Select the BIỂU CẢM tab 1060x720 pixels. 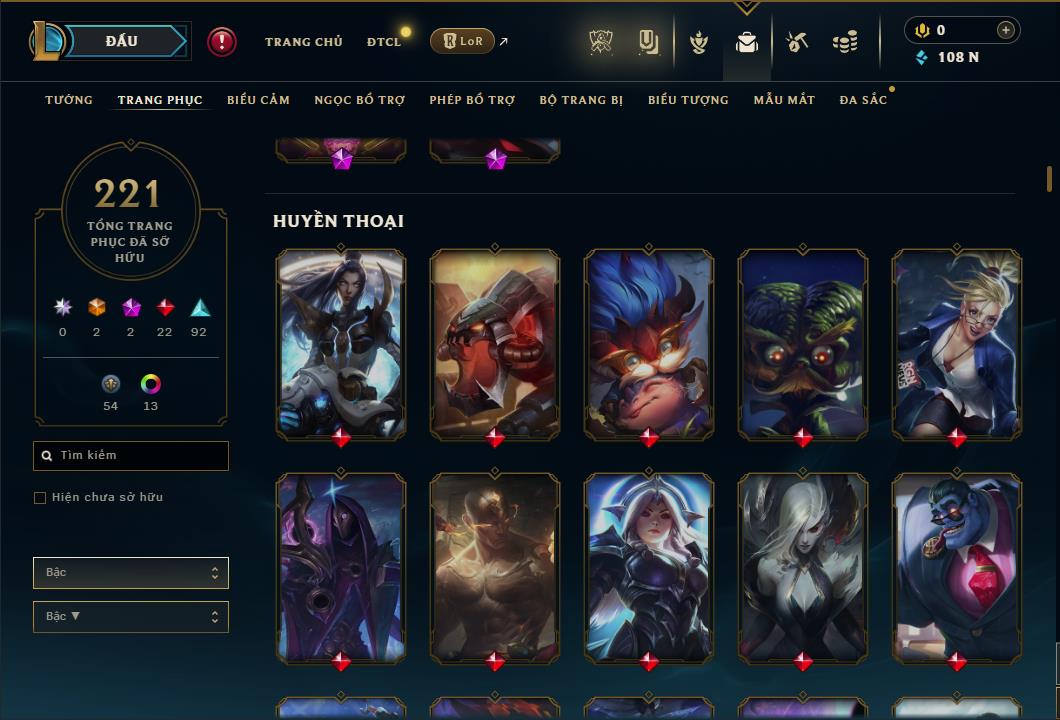coord(258,100)
